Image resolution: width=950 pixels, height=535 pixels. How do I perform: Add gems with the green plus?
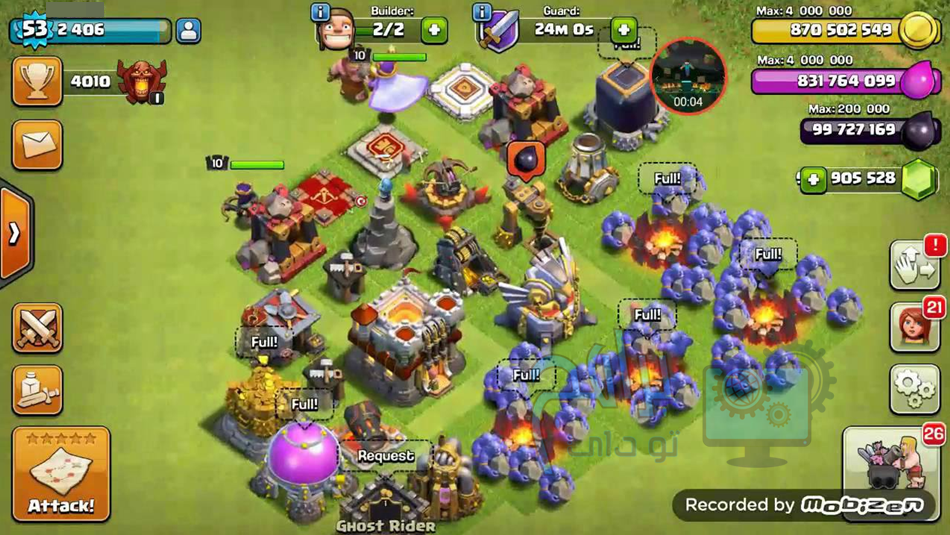click(x=813, y=179)
